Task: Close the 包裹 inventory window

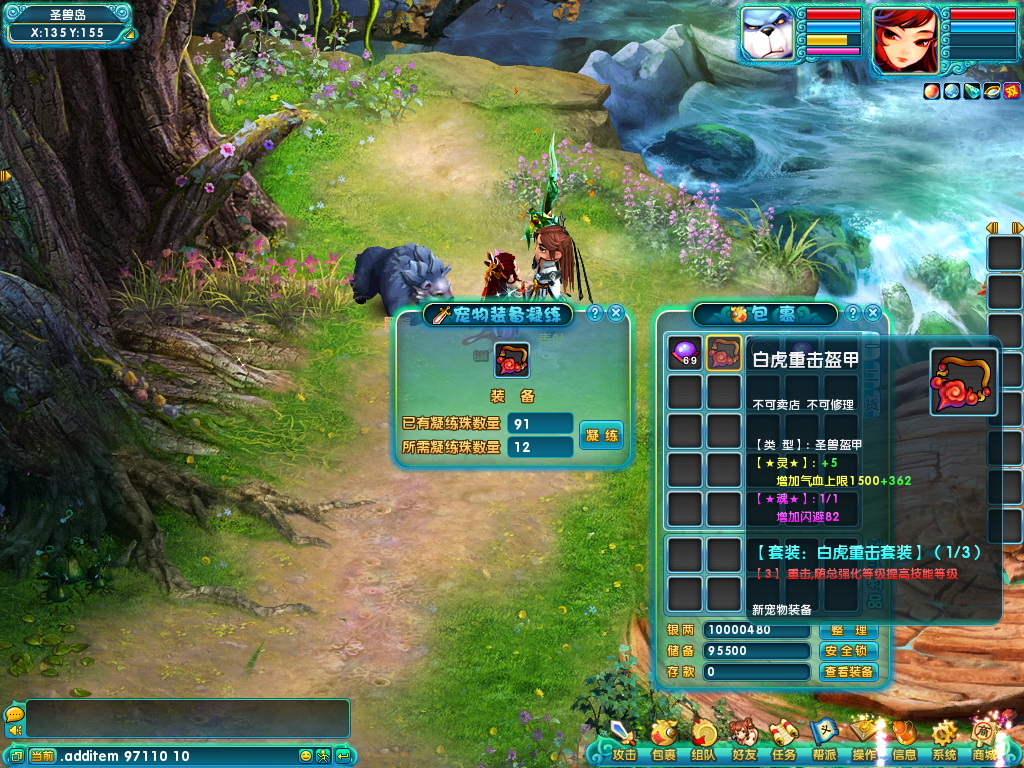Action: 873,313
